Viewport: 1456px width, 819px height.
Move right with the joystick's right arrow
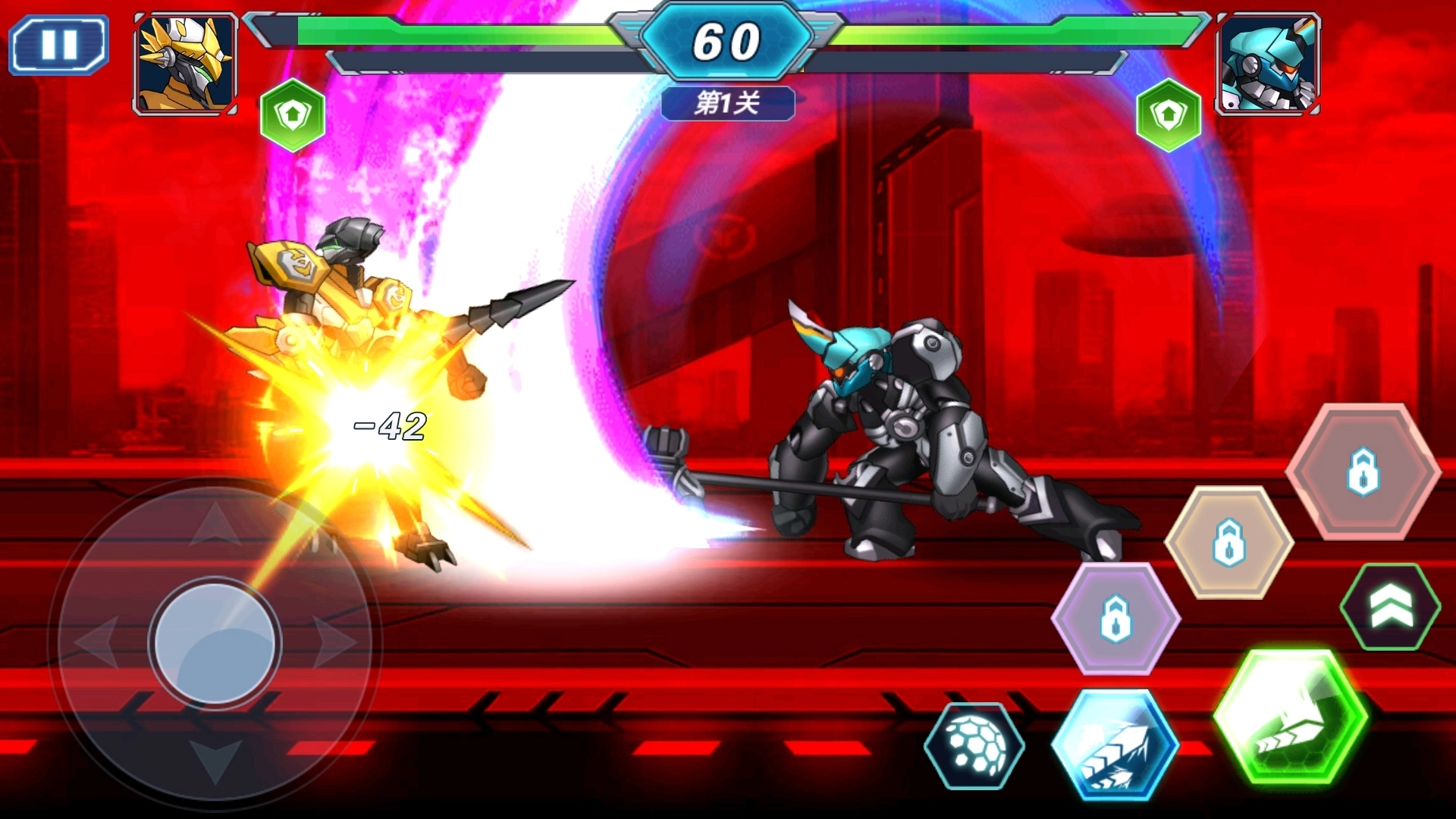point(334,643)
